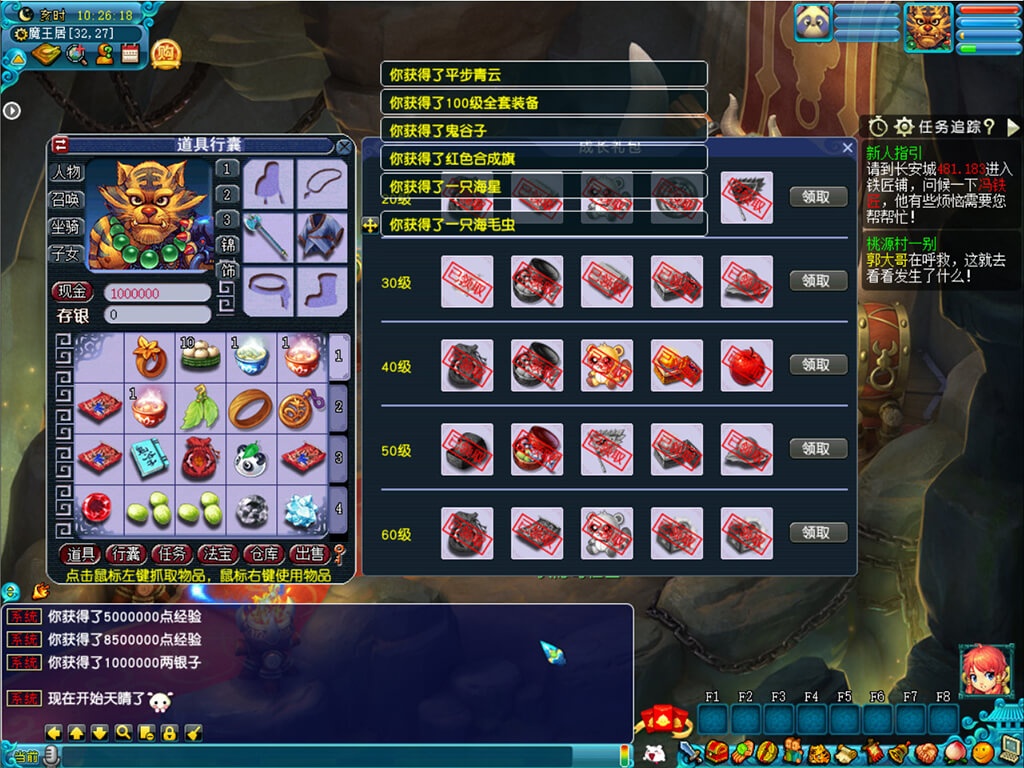Screen dimensions: 1024x768
Task: Select the equipped staff weapon slot
Action: coord(268,237)
